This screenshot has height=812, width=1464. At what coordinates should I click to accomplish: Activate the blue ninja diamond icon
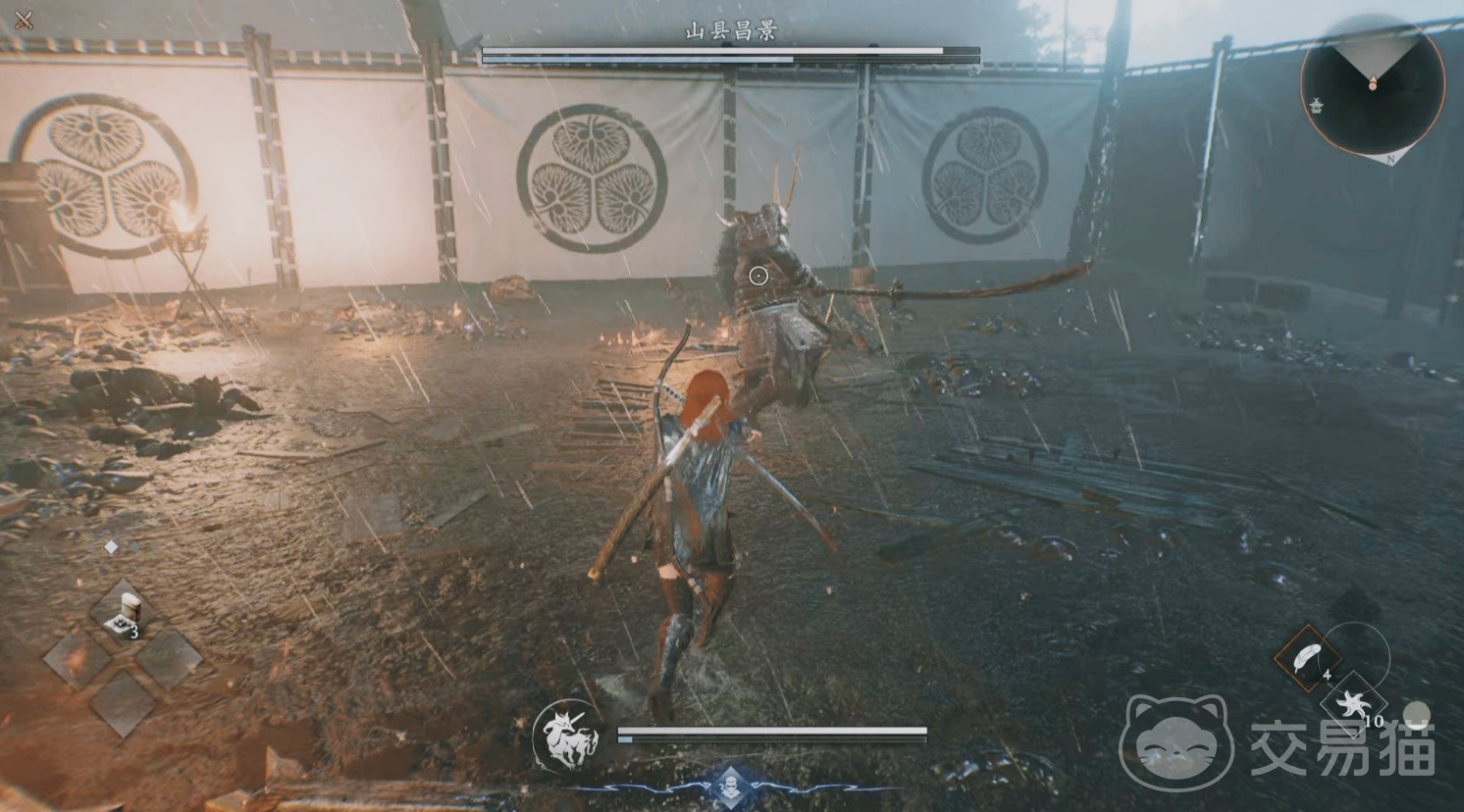730,783
